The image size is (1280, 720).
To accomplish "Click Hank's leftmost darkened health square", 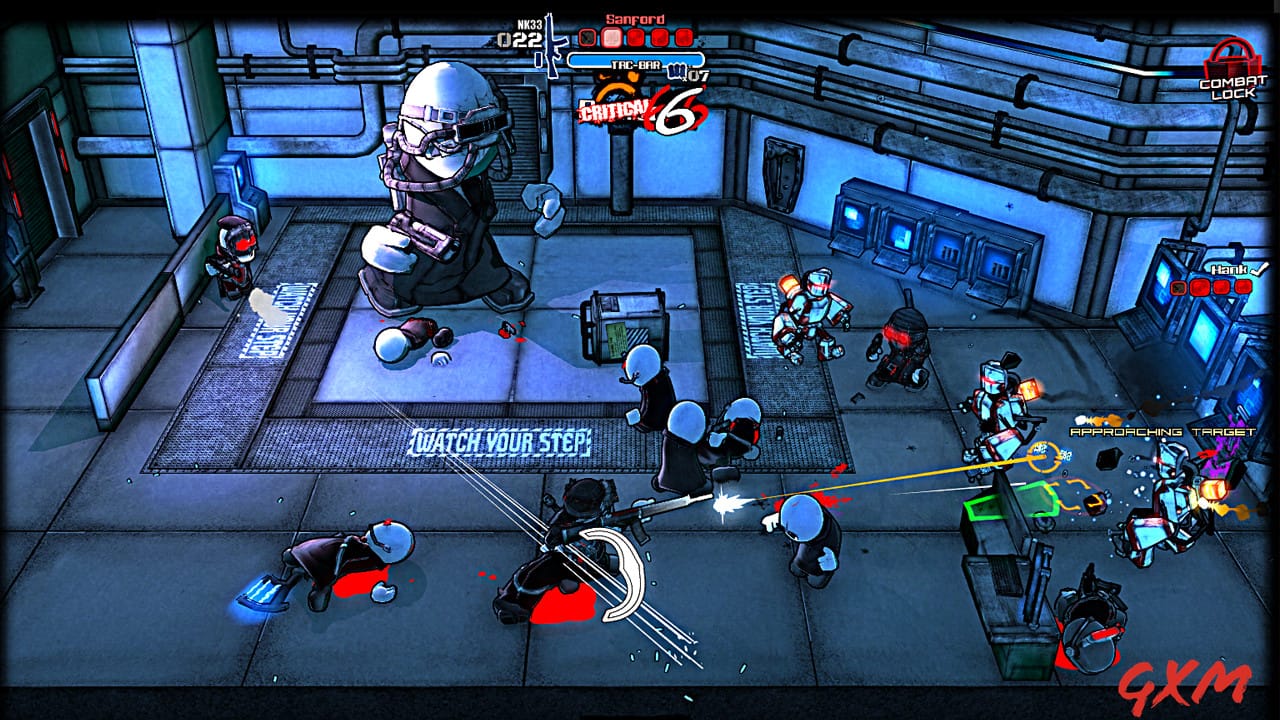I will tap(1178, 287).
